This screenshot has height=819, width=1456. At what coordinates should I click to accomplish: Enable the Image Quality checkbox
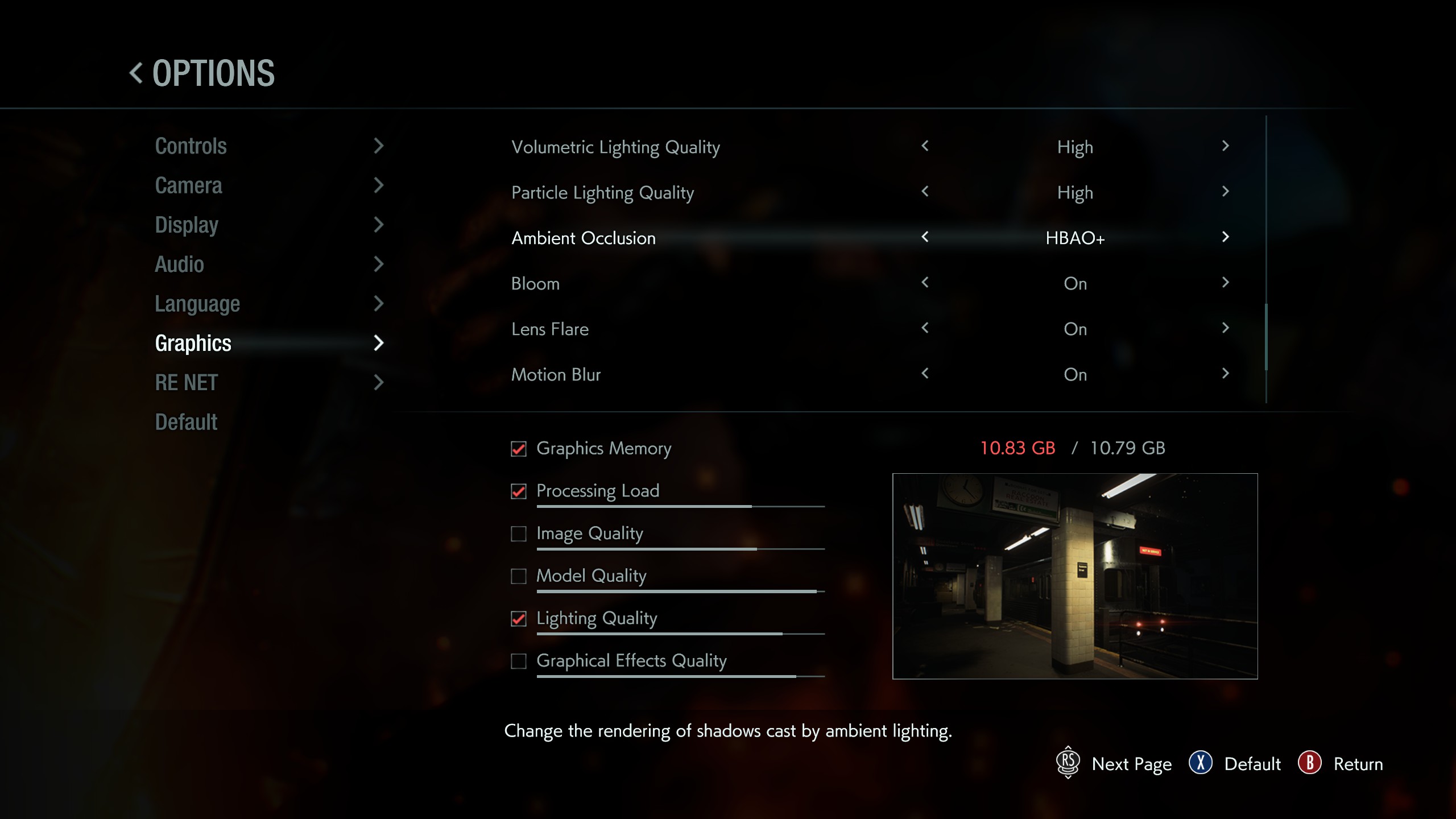point(518,534)
